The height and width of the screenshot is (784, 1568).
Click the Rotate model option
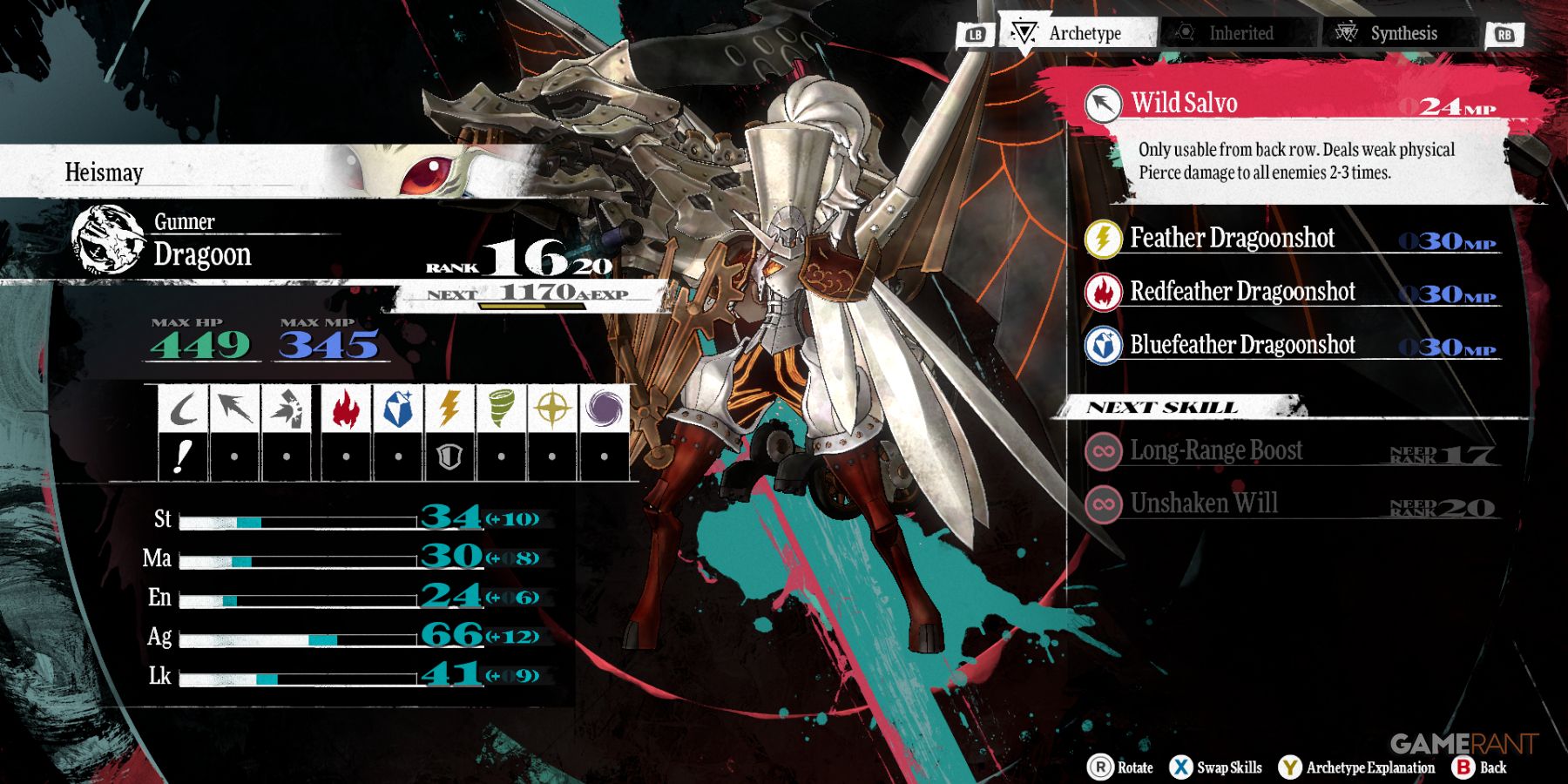[1121, 767]
